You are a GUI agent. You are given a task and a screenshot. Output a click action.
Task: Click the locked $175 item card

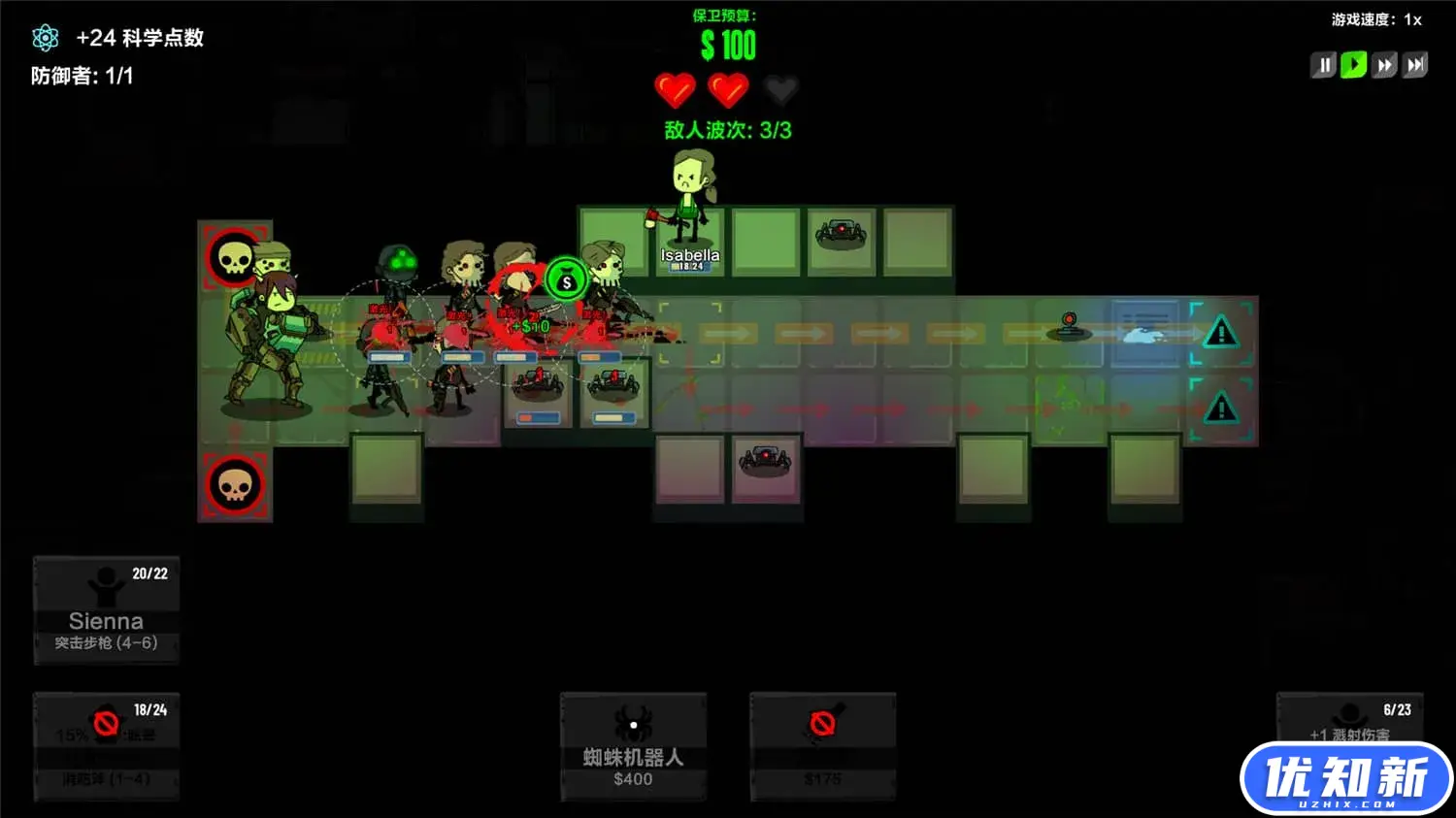click(x=822, y=746)
